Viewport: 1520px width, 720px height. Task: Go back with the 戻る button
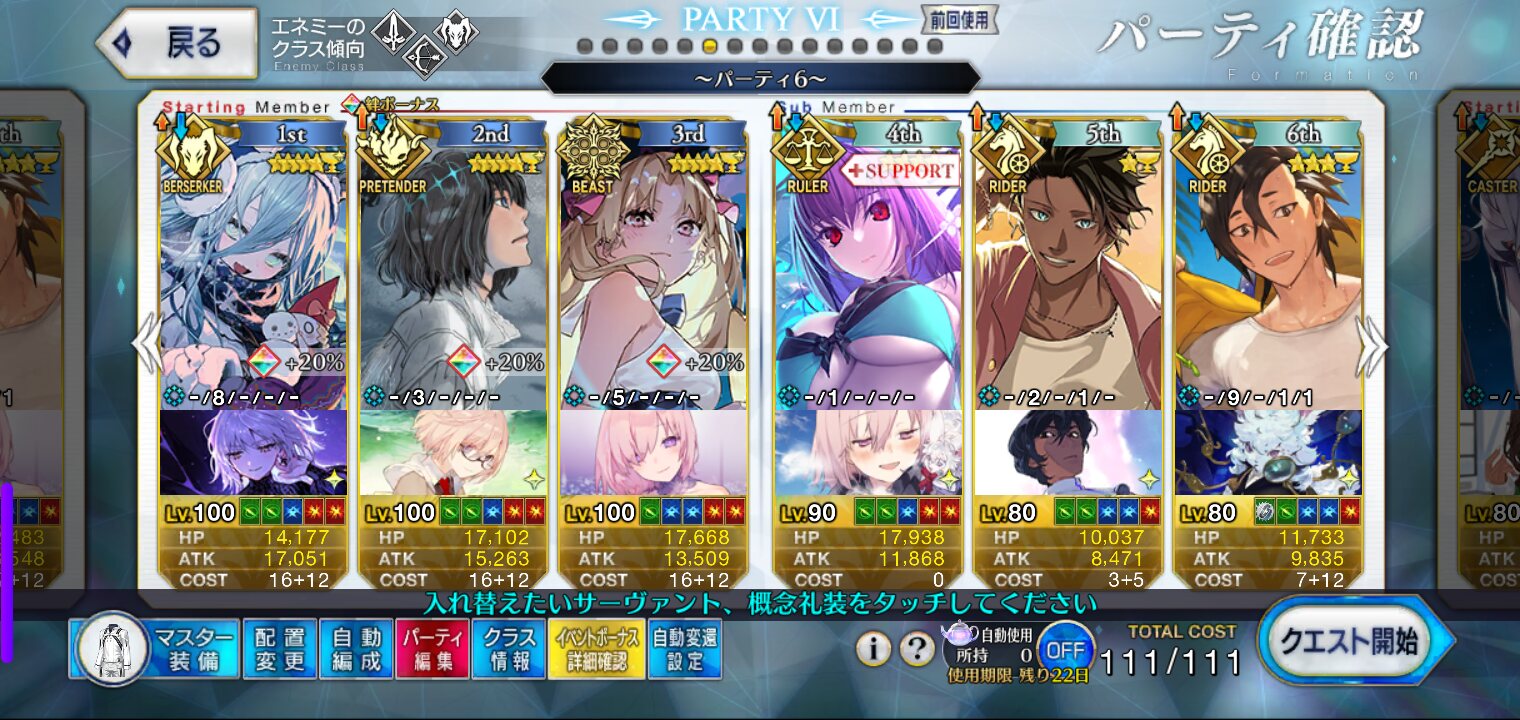178,43
